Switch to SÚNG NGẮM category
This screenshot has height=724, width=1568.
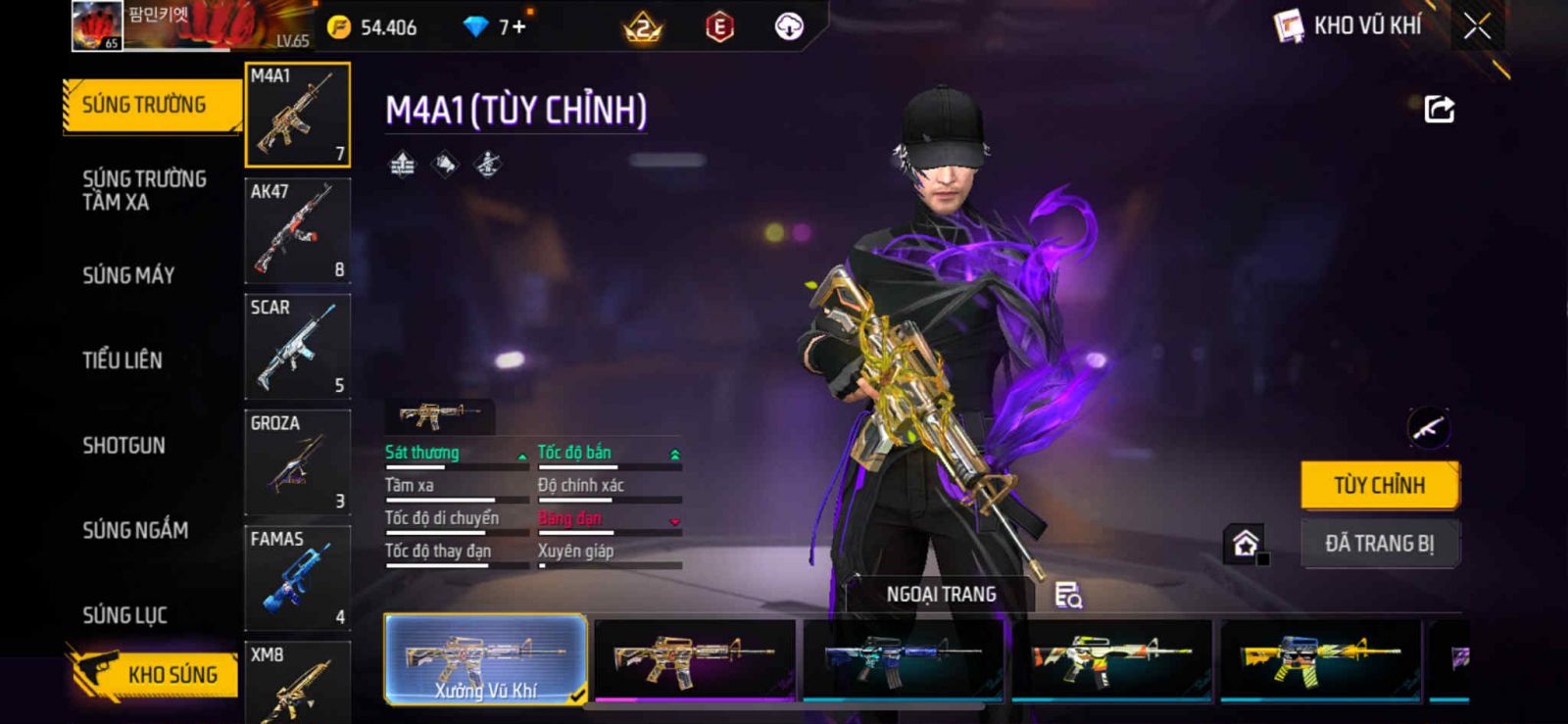point(135,530)
